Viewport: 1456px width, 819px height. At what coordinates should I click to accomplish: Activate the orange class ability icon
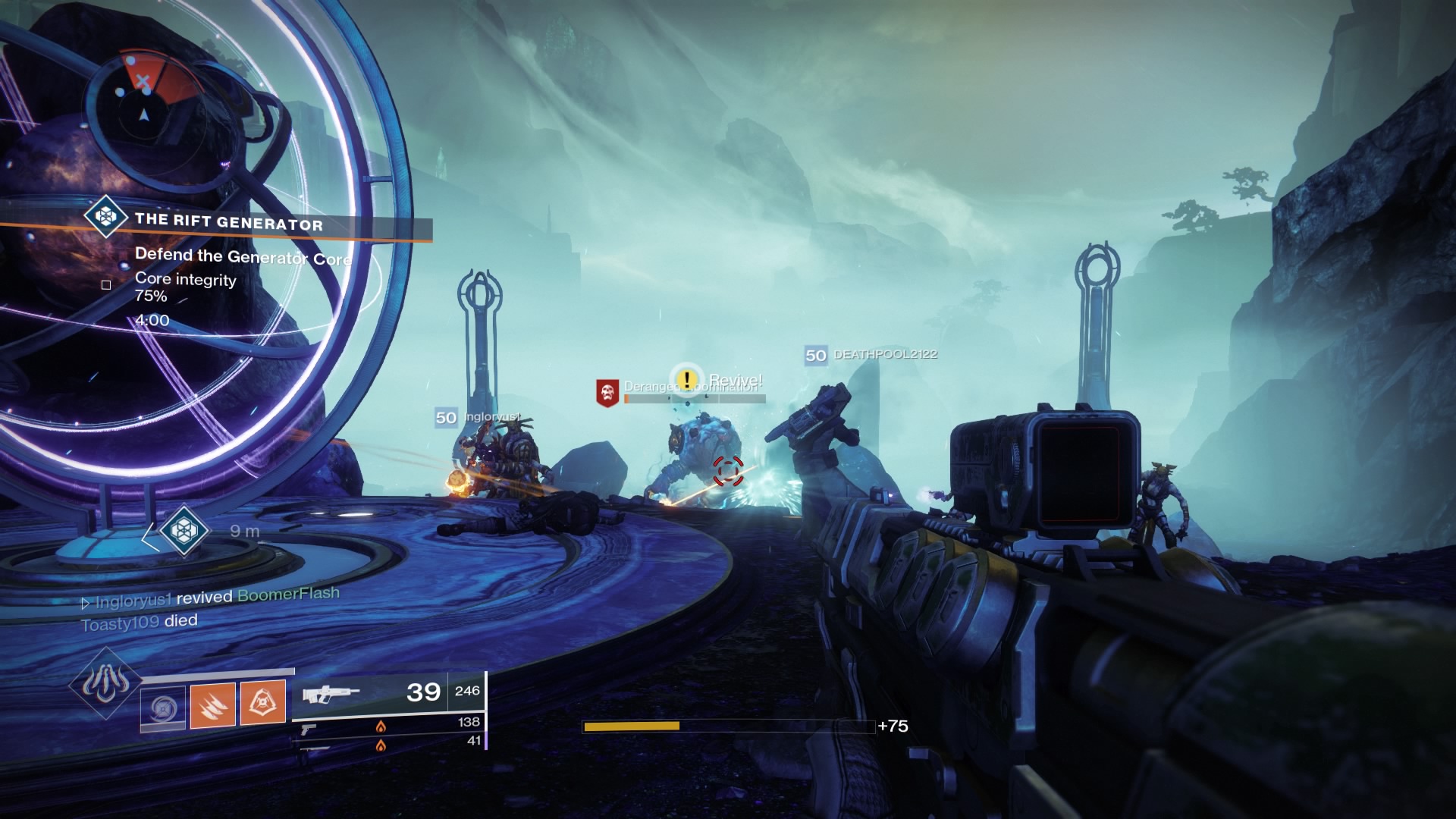(263, 702)
